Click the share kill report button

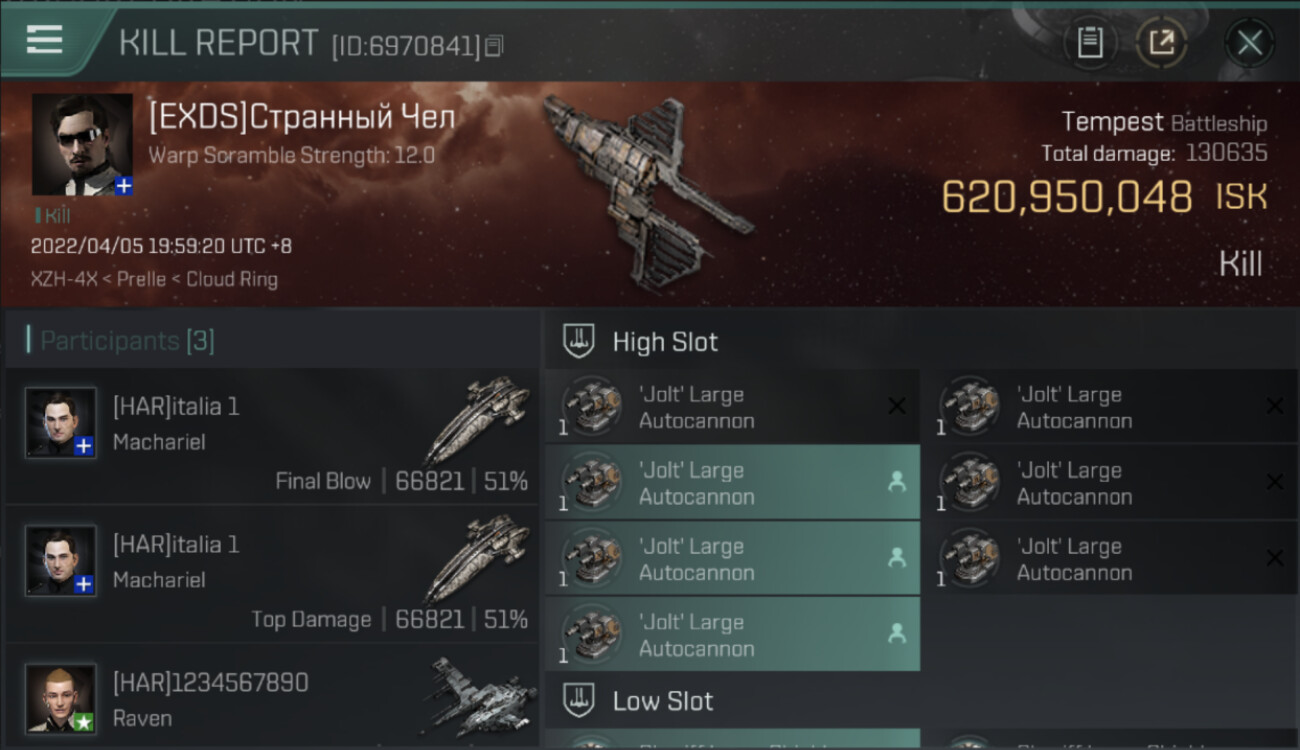(x=1161, y=43)
